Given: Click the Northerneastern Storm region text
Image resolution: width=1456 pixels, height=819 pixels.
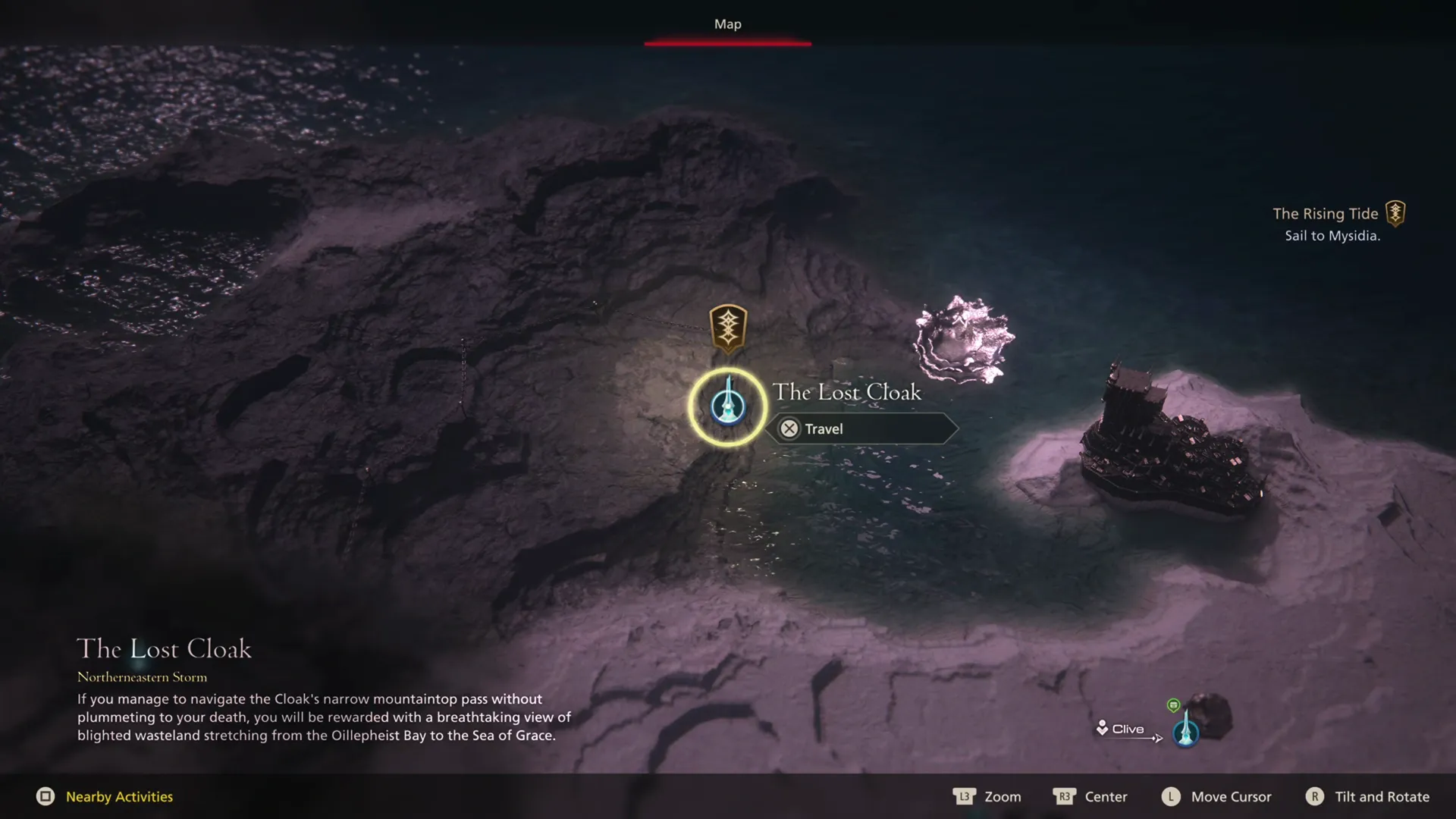Looking at the screenshot, I should (x=143, y=677).
